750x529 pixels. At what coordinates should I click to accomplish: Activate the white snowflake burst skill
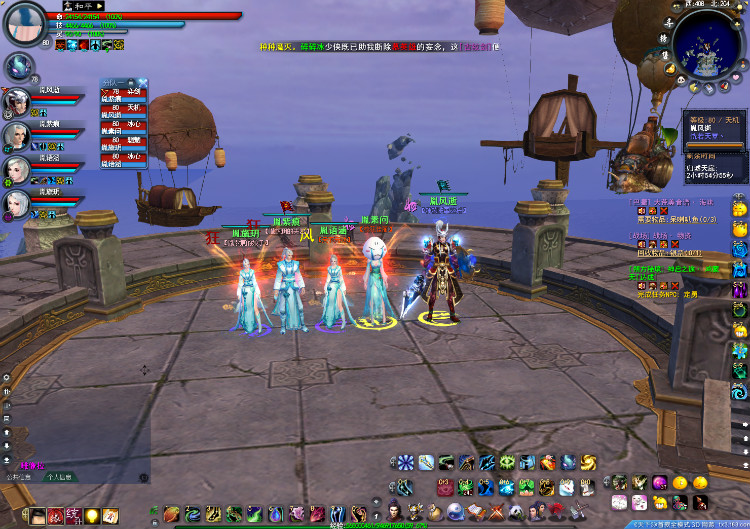pos(405,462)
